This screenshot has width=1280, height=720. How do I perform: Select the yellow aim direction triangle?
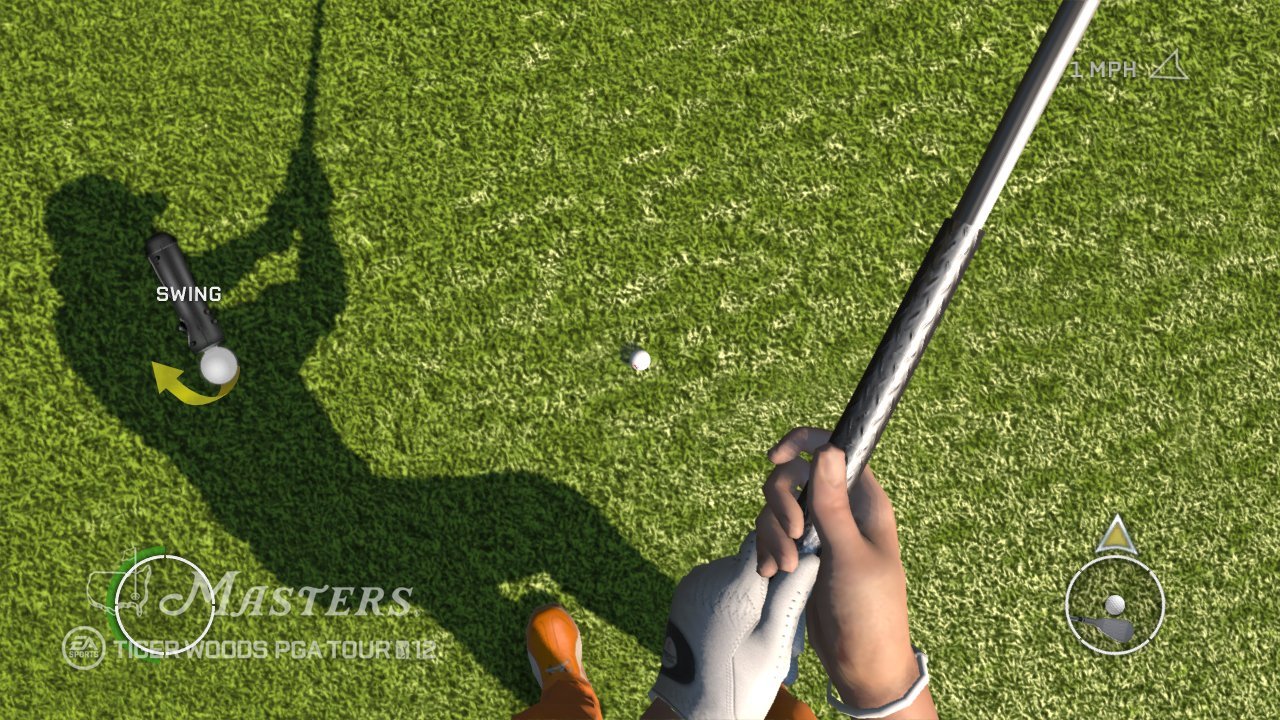pos(1117,538)
